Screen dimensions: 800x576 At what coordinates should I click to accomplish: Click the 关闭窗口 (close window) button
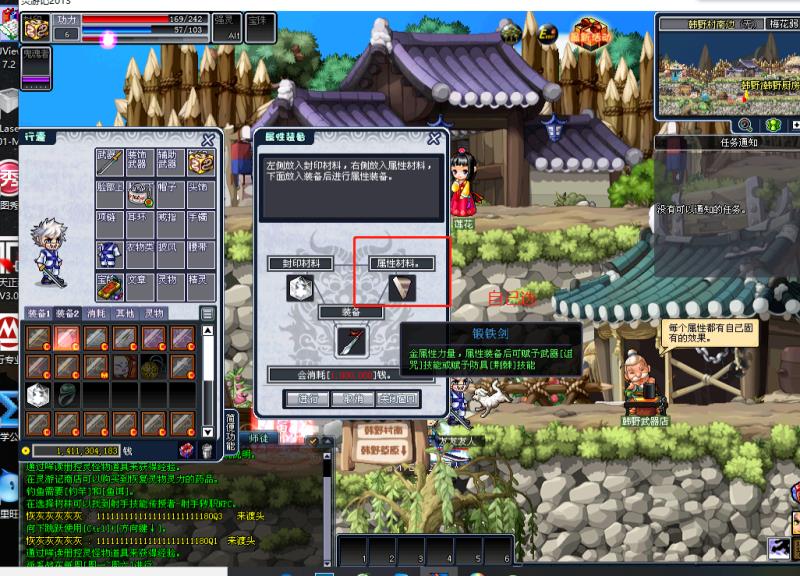pyautogui.click(x=398, y=399)
